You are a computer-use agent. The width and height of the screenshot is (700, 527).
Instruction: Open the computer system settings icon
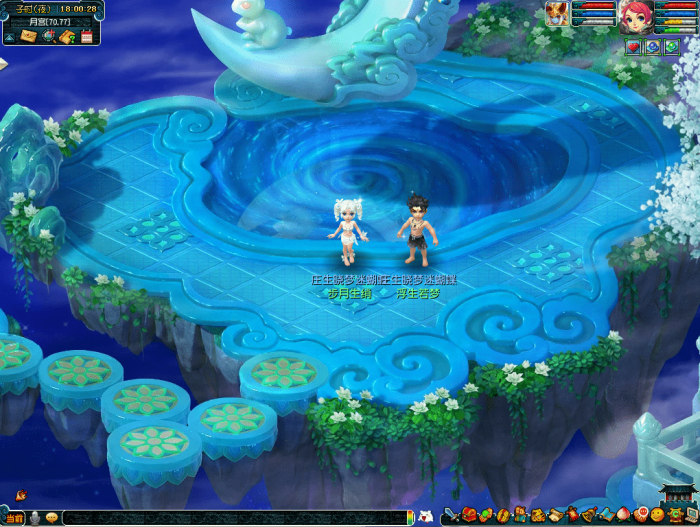point(691,514)
